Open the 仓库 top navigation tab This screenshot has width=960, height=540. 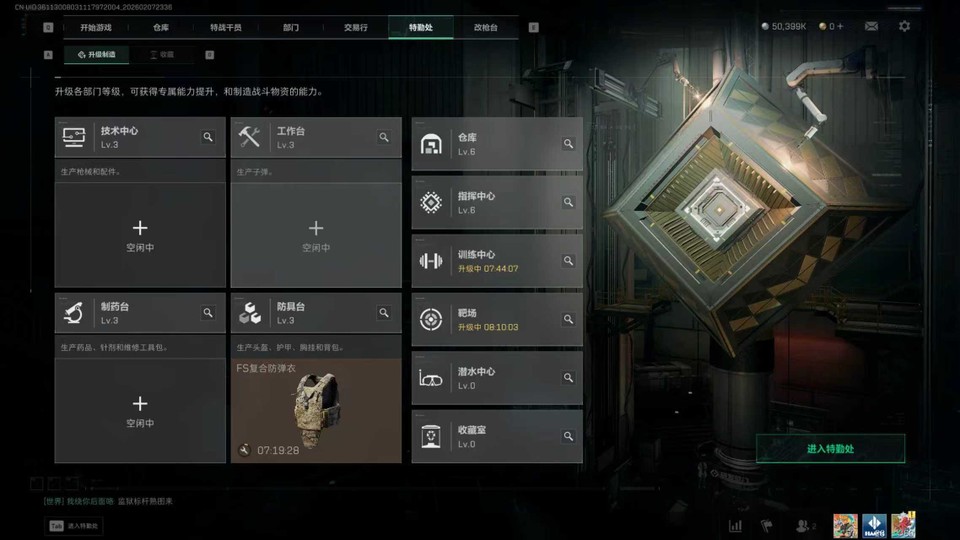click(162, 28)
